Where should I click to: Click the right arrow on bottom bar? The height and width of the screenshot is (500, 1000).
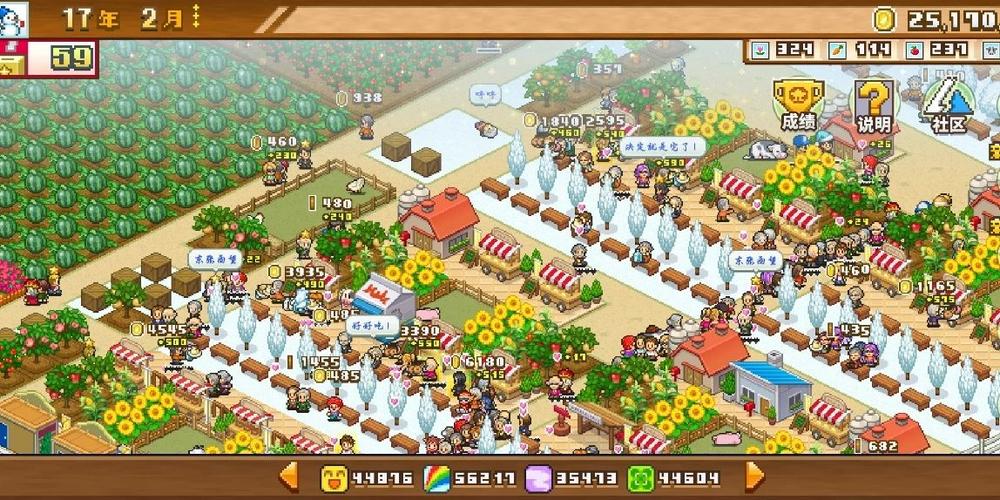click(x=756, y=476)
